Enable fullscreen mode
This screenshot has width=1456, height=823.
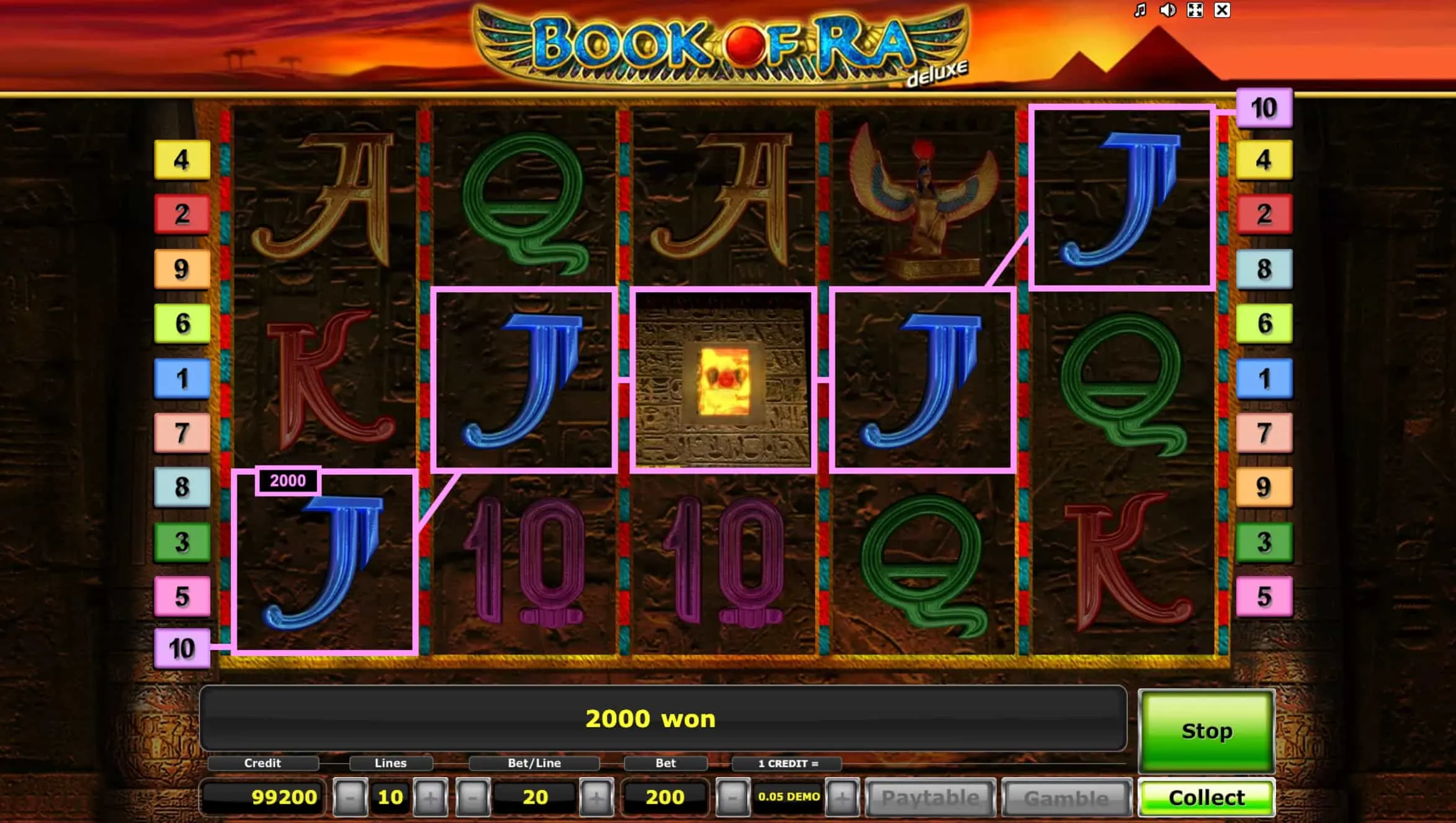click(1195, 10)
